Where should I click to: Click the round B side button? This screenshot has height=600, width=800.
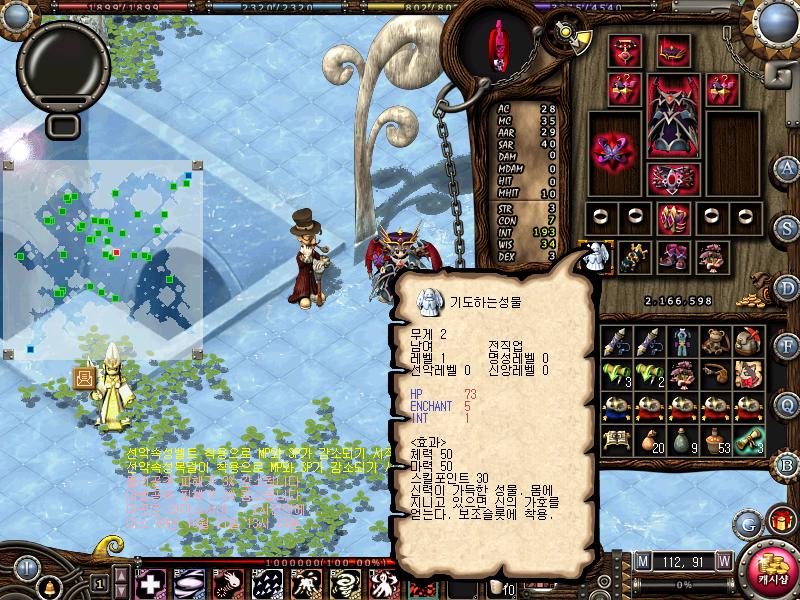point(787,464)
